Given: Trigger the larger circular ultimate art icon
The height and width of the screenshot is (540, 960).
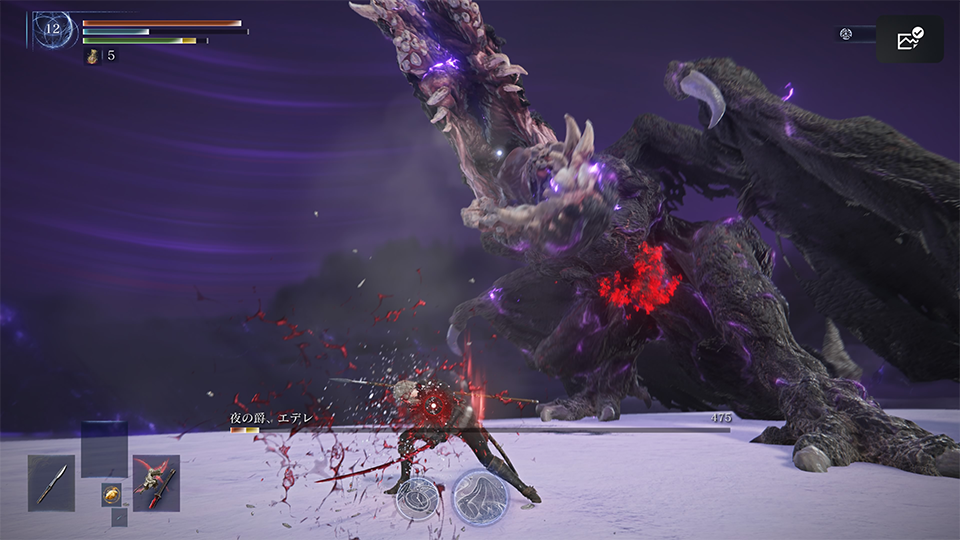Looking at the screenshot, I should (x=480, y=497).
